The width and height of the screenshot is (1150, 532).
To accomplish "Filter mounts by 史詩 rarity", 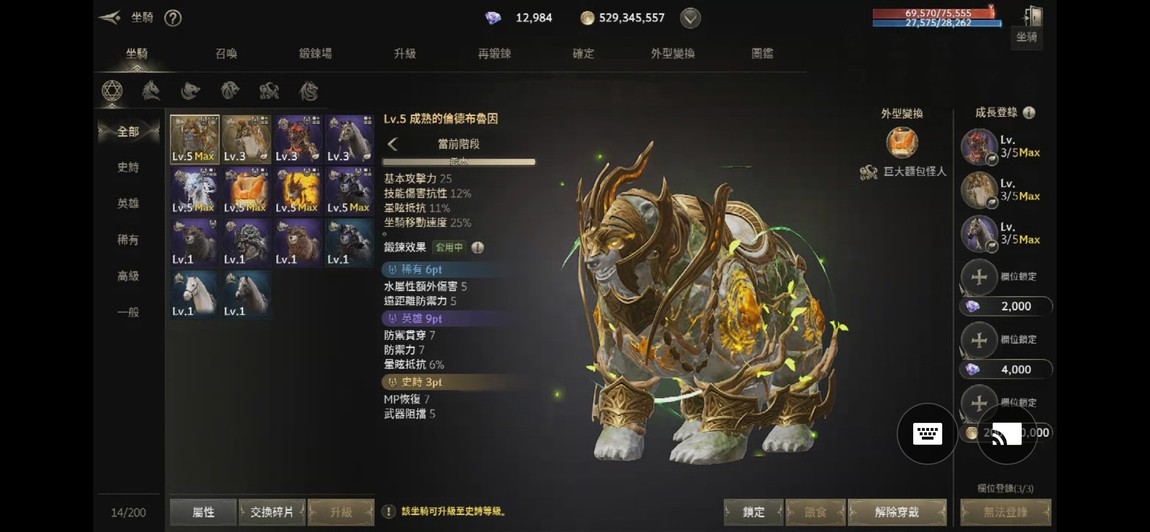I will (x=128, y=168).
